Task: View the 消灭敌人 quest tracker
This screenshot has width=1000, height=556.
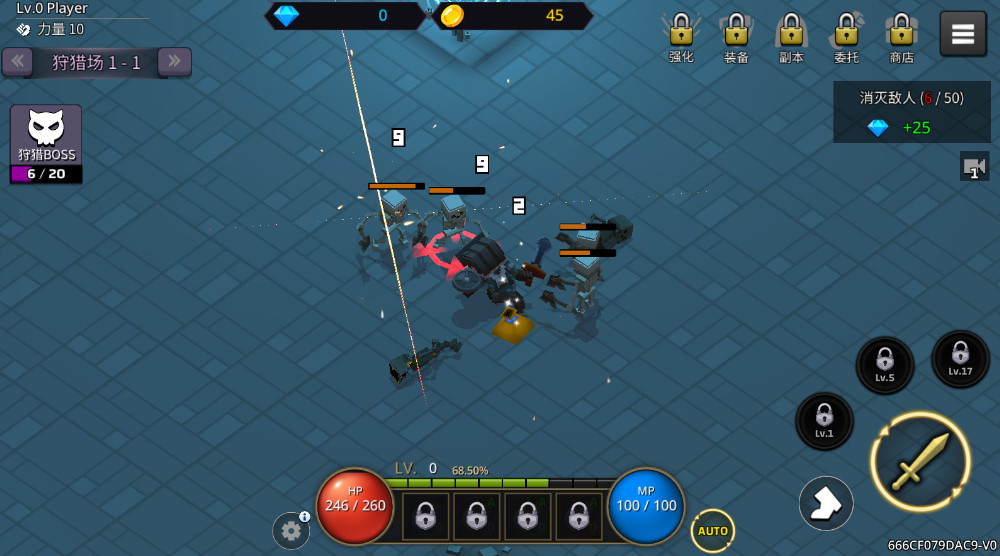Action: click(x=912, y=112)
